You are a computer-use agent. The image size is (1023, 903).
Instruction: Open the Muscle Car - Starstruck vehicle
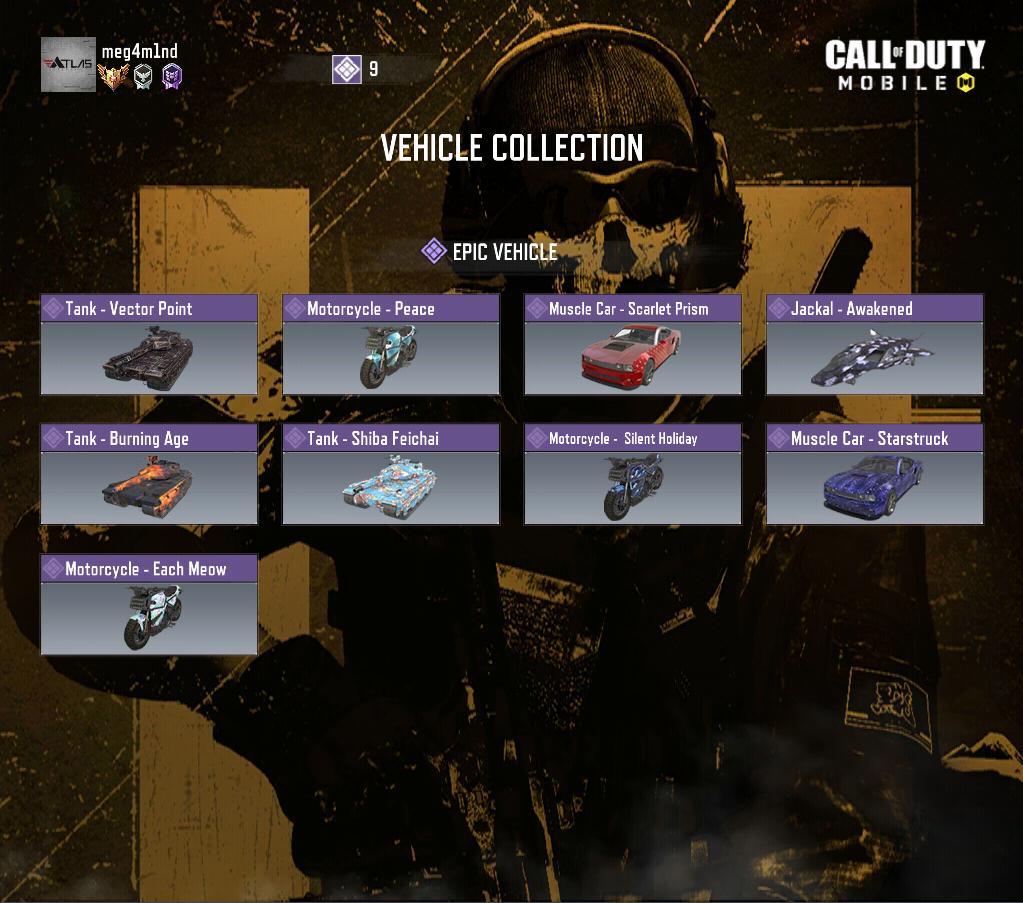[875, 475]
